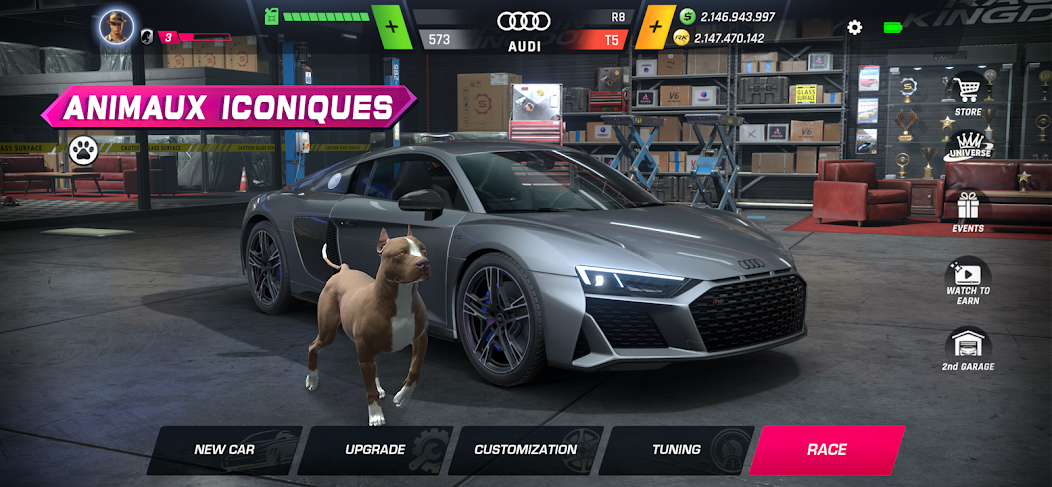Open the Universe crown icon
The image size is (1052, 487).
pos(968,152)
